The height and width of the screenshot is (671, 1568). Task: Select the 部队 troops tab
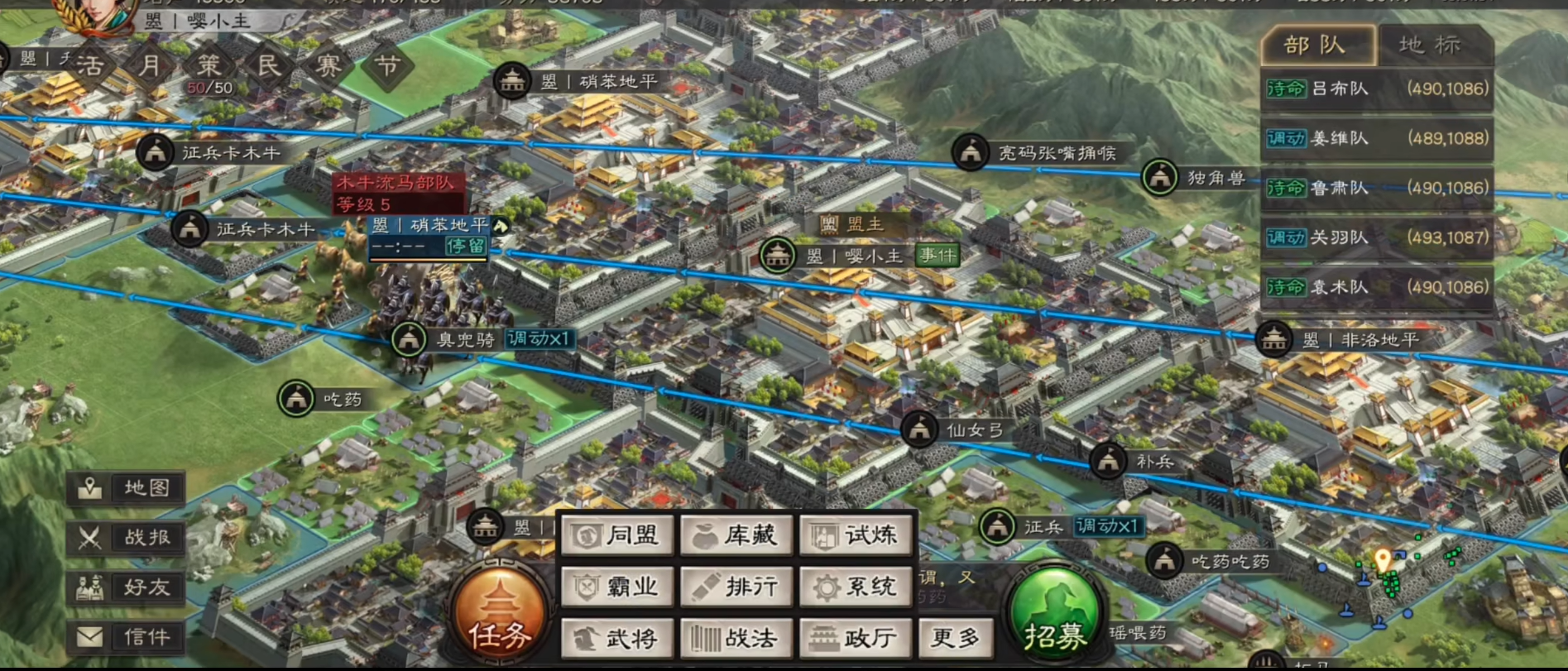point(1316,45)
